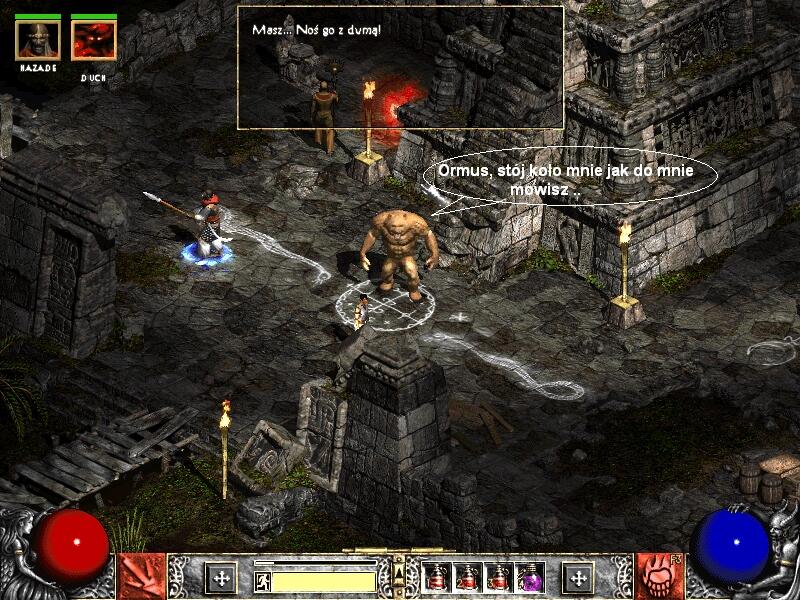Click the cross button beside paw skill
Image resolution: width=800 pixels, height=600 pixels.
tap(578, 578)
